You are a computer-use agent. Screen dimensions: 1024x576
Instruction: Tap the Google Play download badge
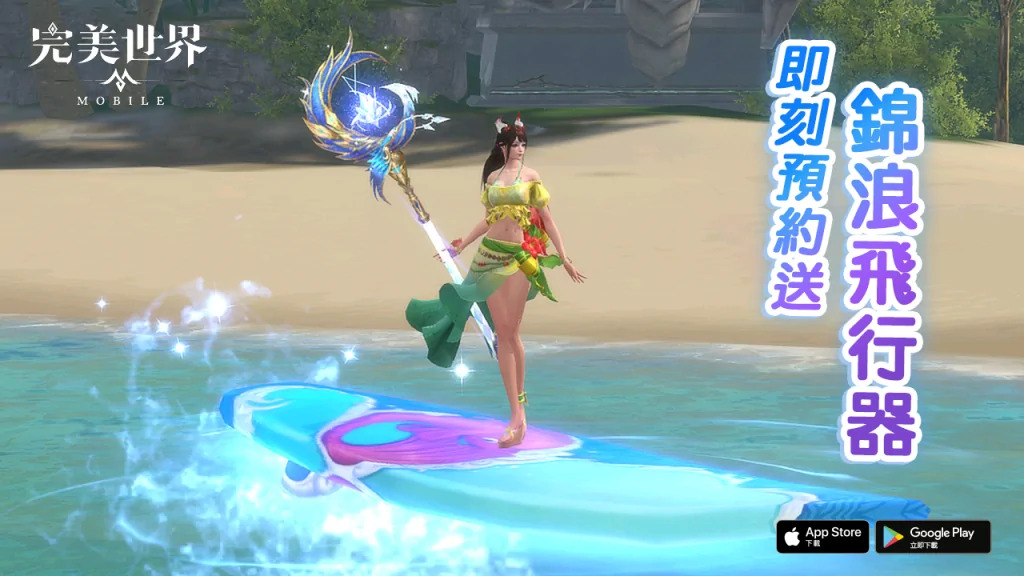(932, 537)
